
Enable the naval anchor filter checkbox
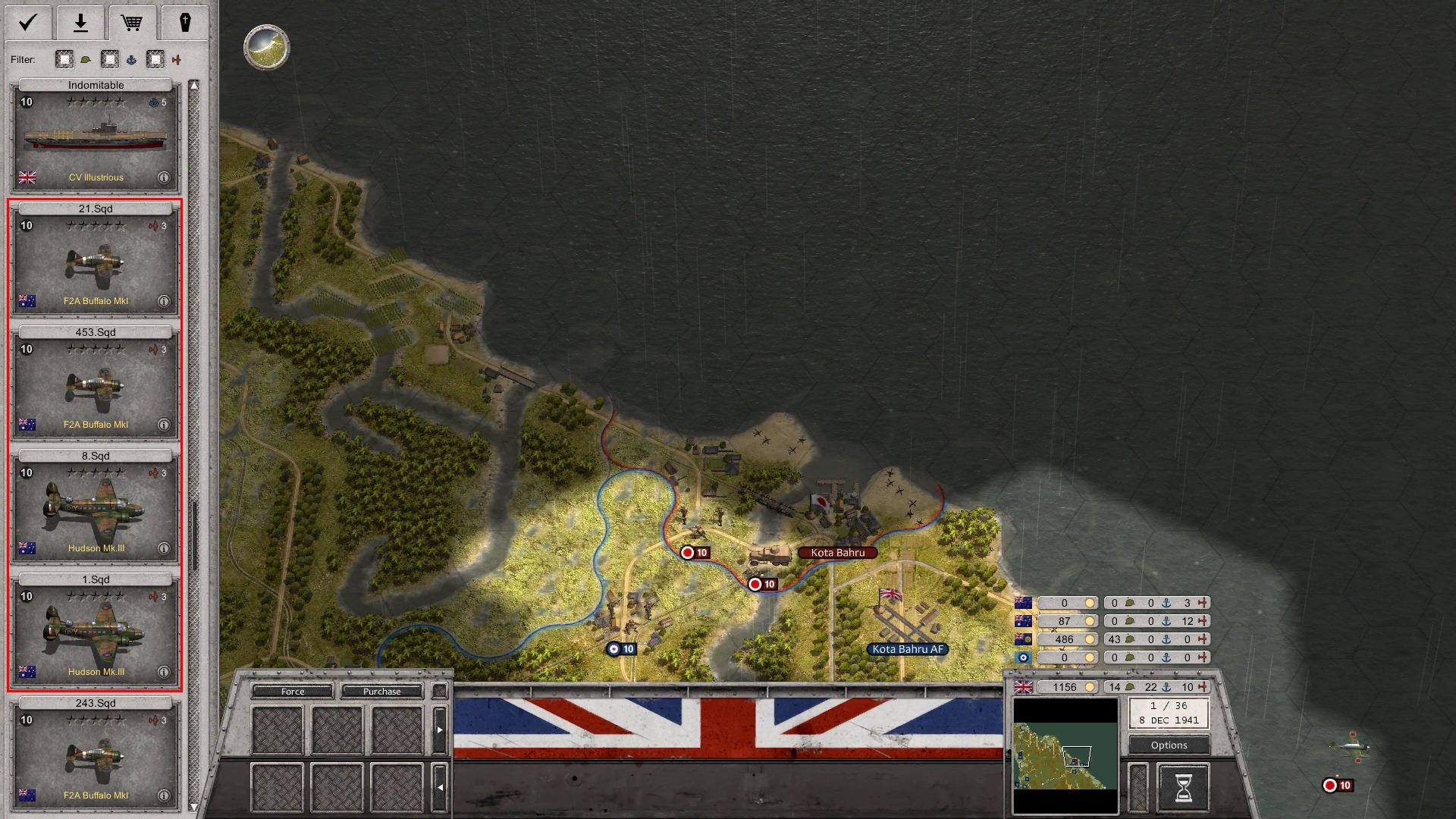(x=110, y=59)
